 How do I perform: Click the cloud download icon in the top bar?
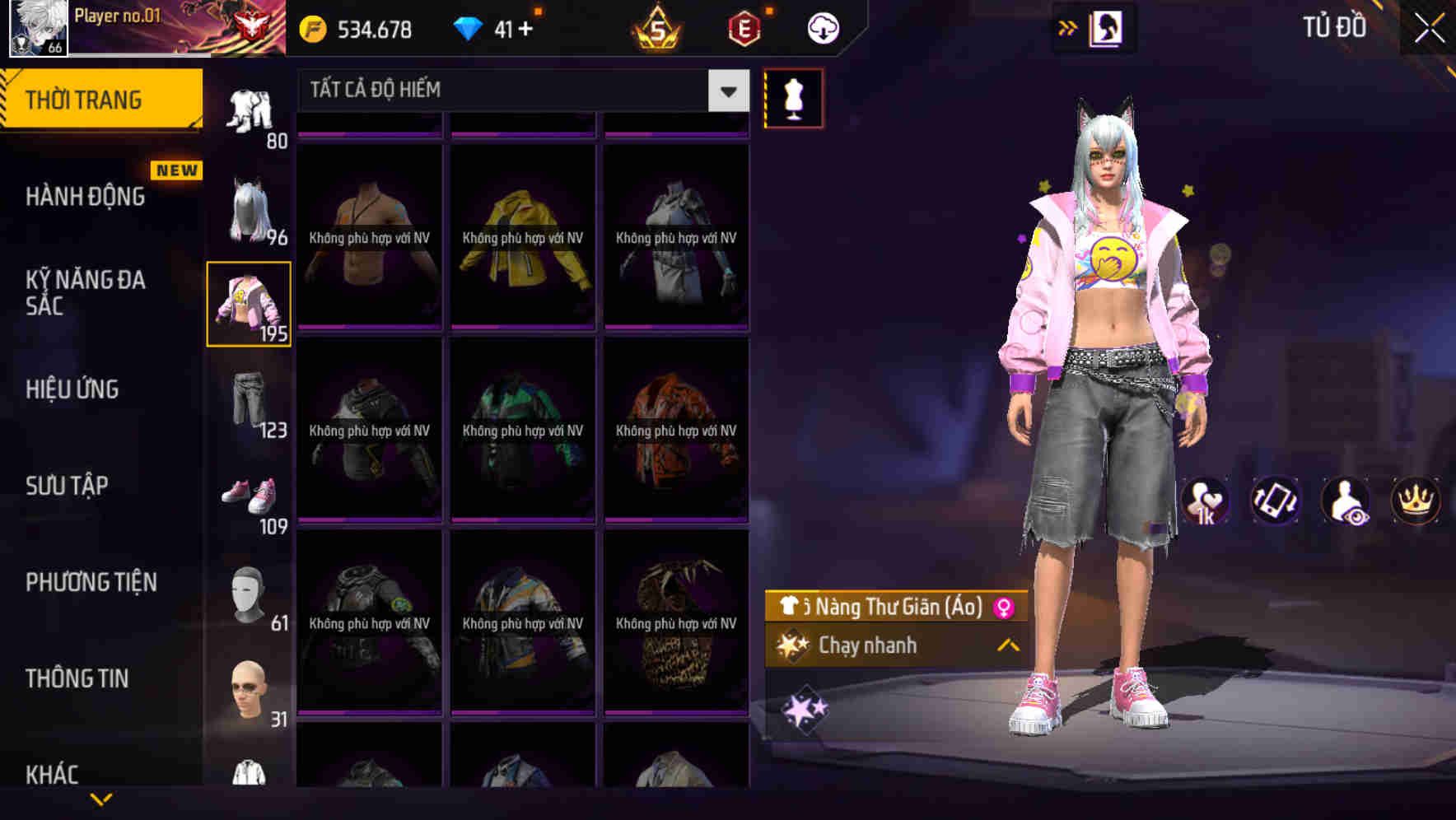pos(822,27)
